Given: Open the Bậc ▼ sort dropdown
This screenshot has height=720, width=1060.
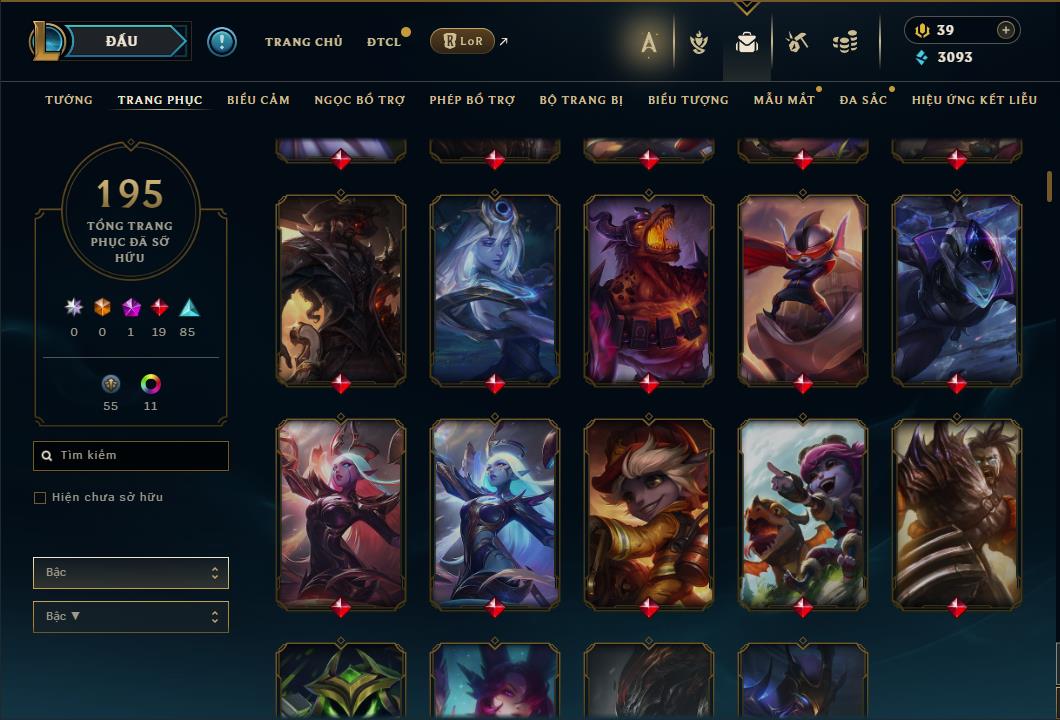Looking at the screenshot, I should (131, 617).
